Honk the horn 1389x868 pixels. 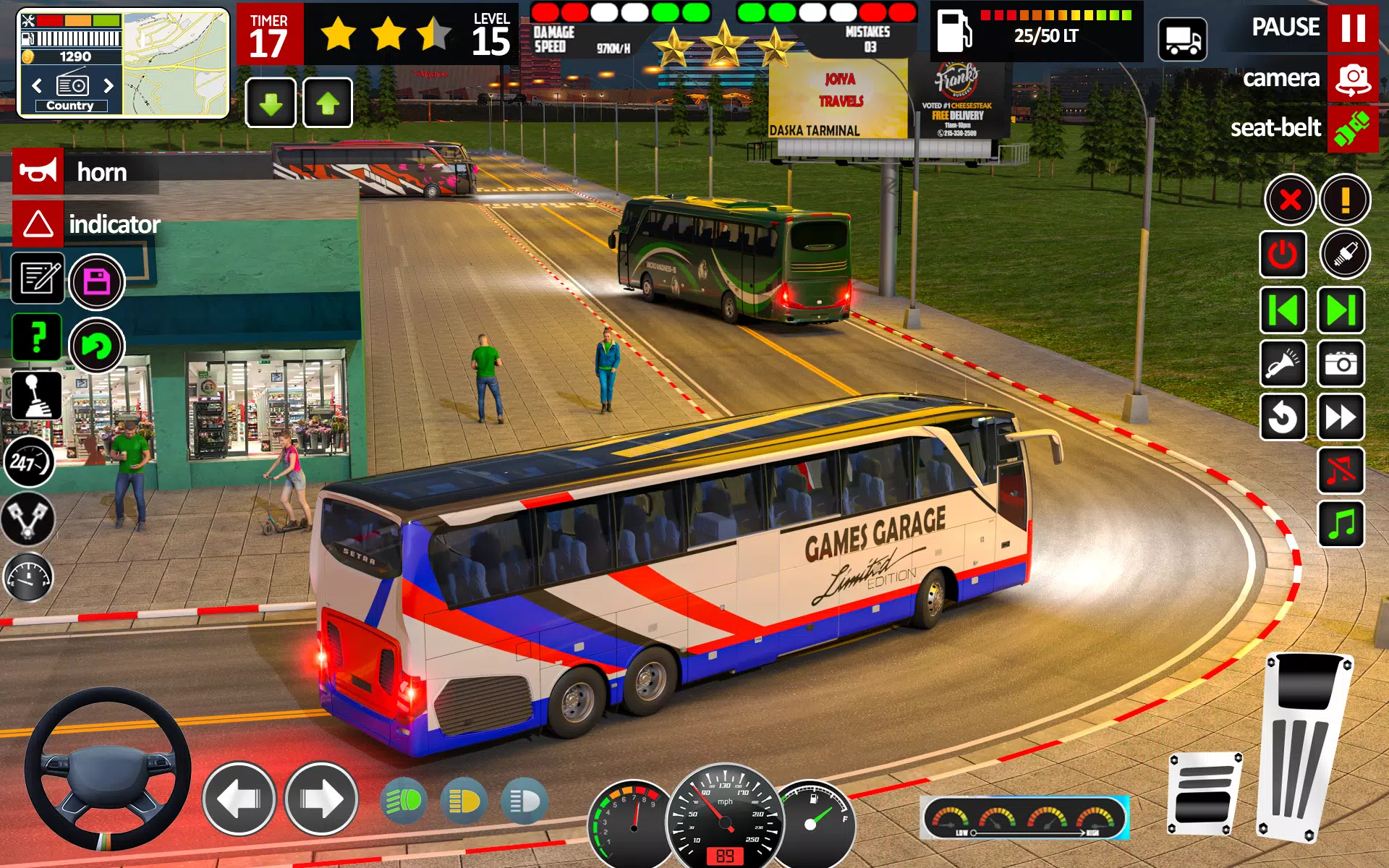tap(39, 171)
